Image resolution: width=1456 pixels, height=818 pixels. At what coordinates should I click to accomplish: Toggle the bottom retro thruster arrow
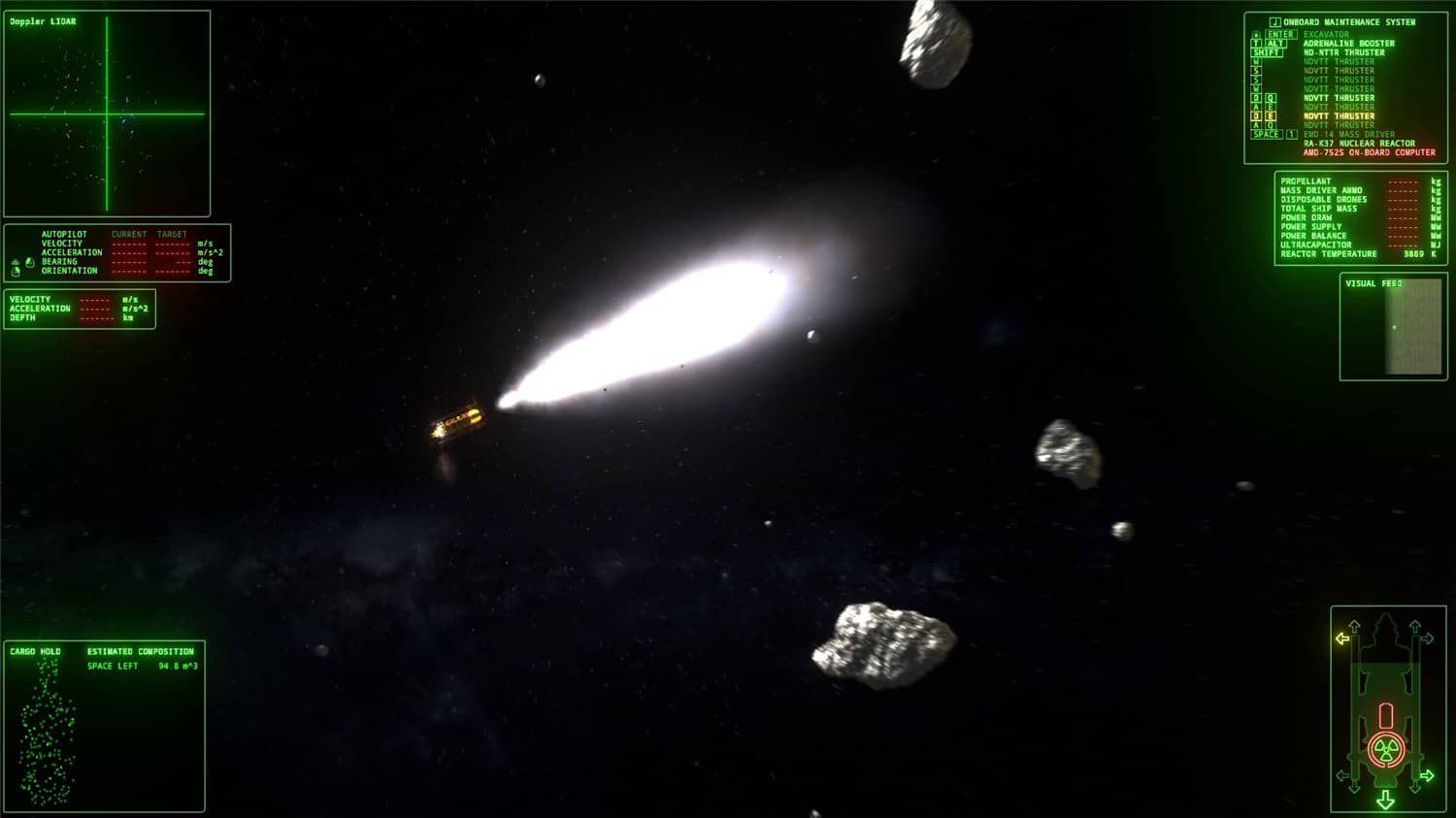coord(1386,799)
